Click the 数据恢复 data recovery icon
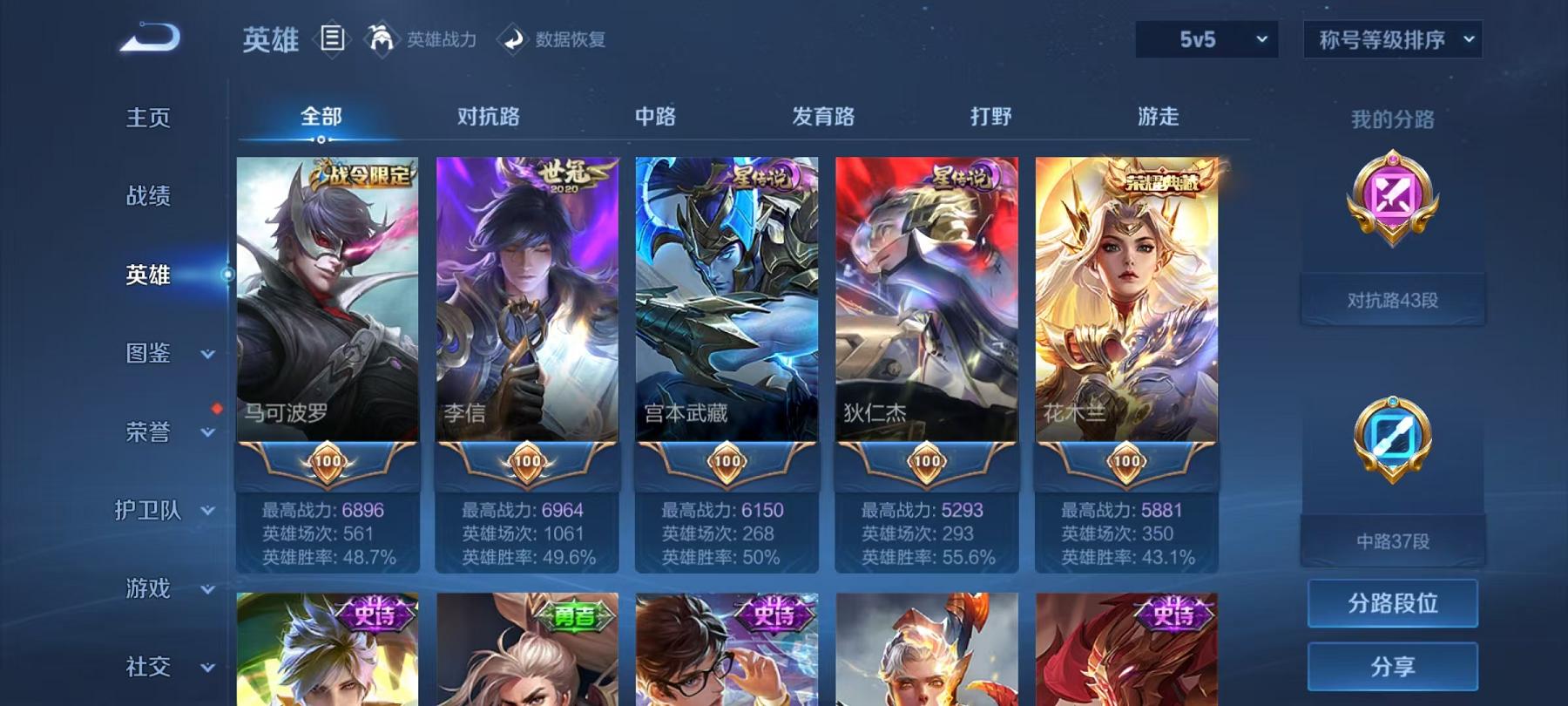This screenshot has height=706, width=1568. (x=512, y=39)
